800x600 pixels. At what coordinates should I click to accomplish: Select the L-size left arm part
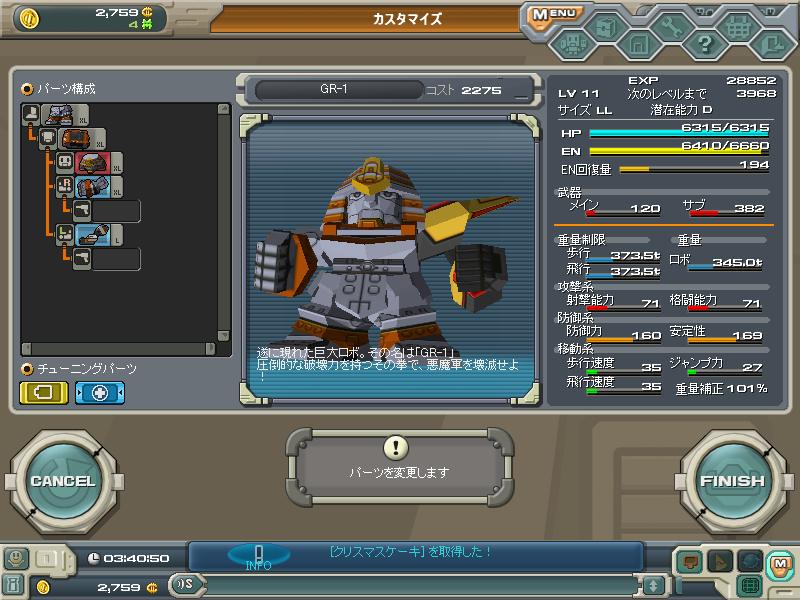(93, 235)
